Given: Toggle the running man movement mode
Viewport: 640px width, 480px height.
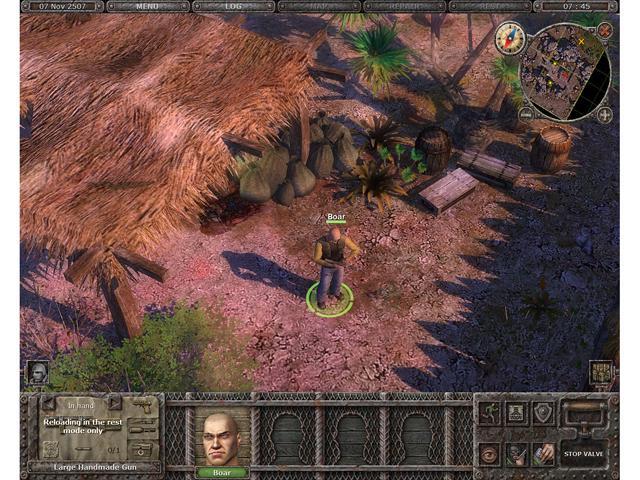Looking at the screenshot, I should (x=490, y=411).
